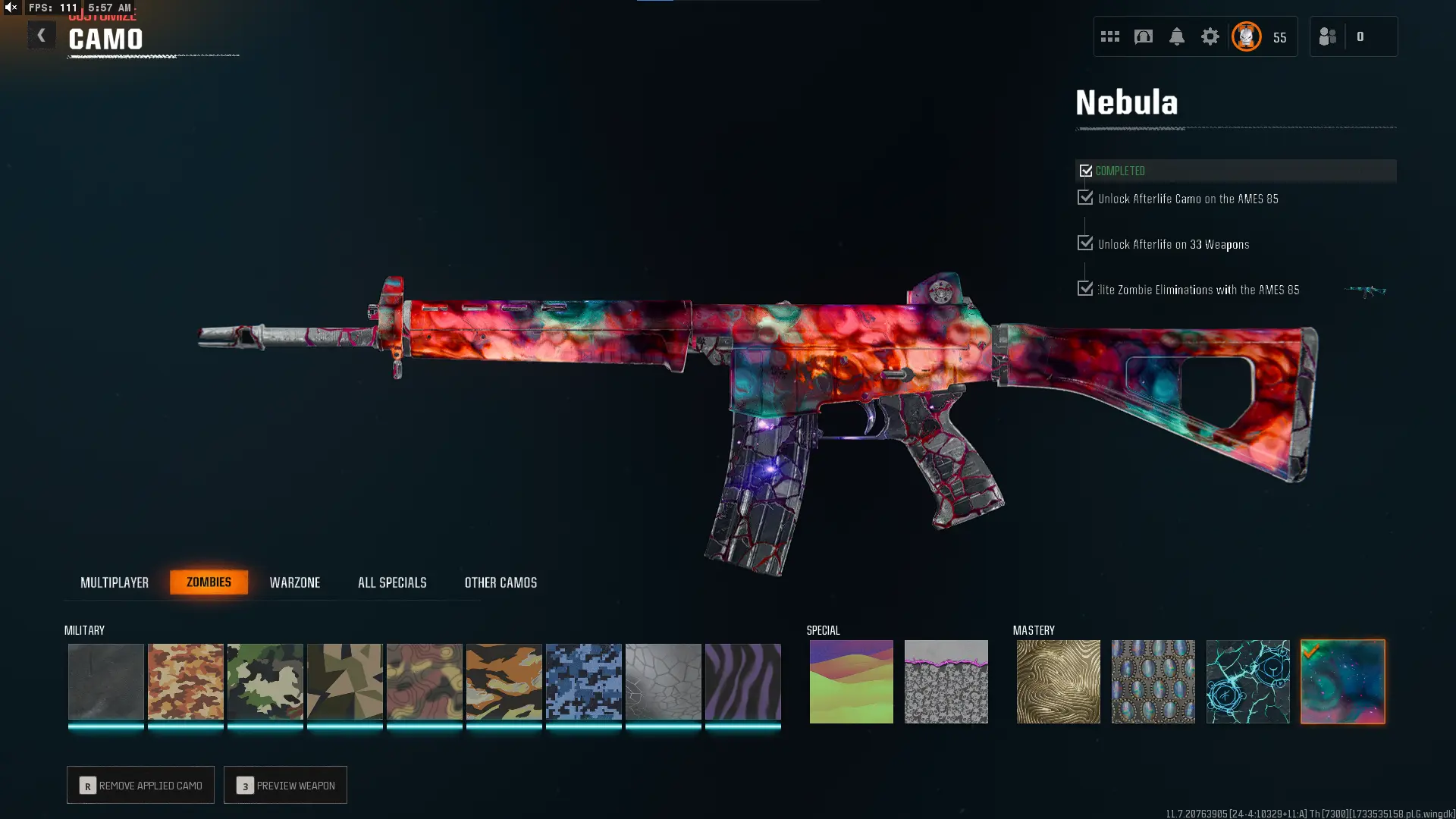The height and width of the screenshot is (819, 1456).
Task: Switch to Other Camos tab
Action: [500, 582]
